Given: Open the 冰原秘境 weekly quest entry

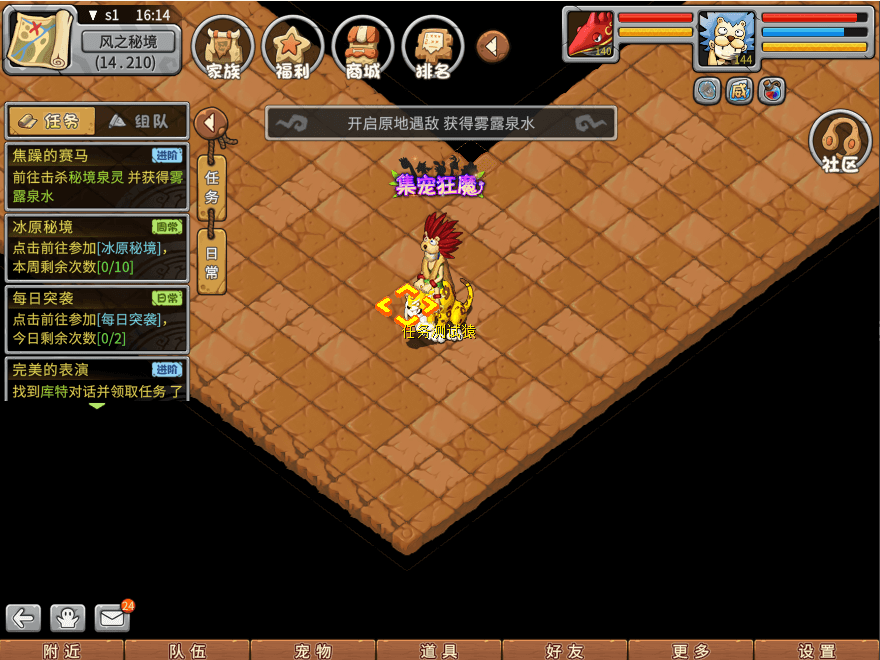Looking at the screenshot, I should click(96, 247).
